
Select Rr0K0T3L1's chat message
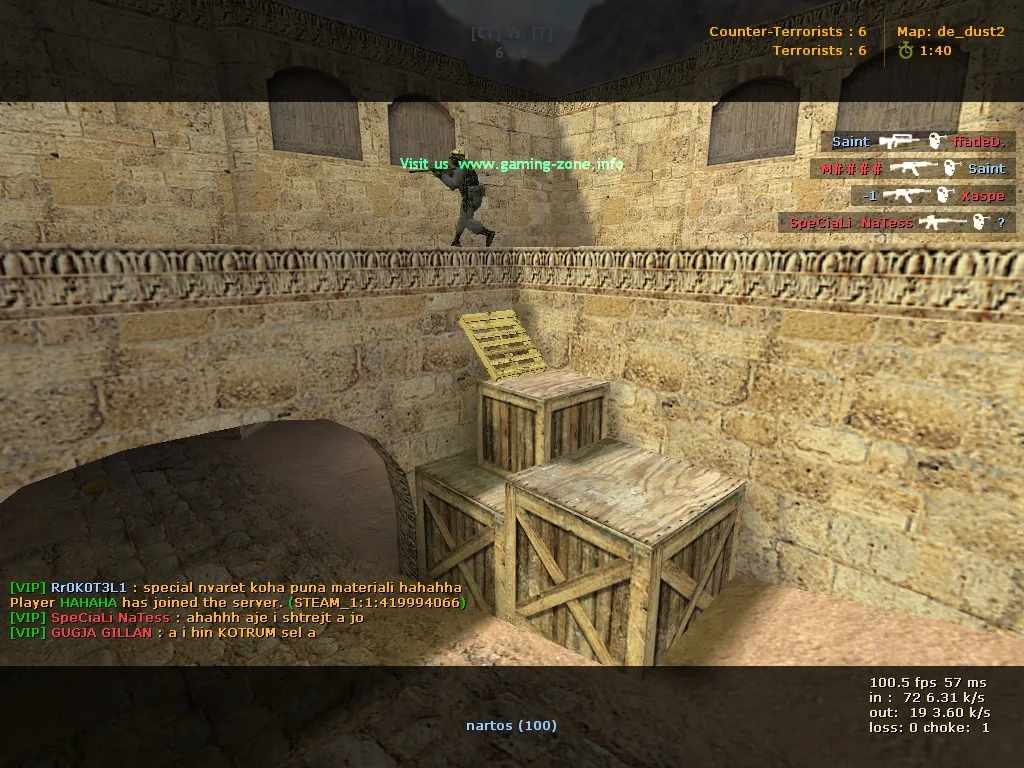[x=236, y=588]
